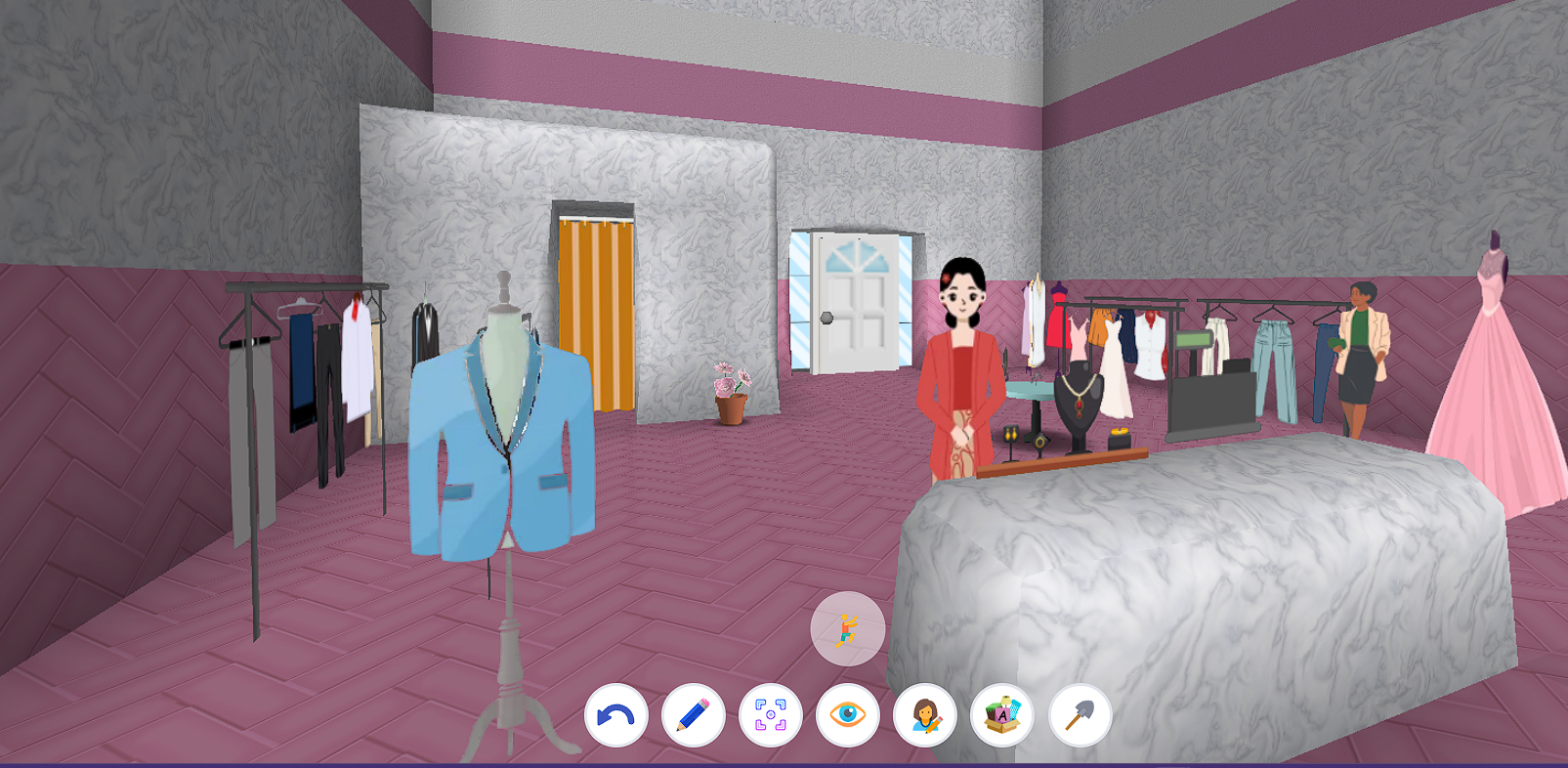Open the asset library box
The height and width of the screenshot is (768, 1568).
pyautogui.click(x=1002, y=717)
